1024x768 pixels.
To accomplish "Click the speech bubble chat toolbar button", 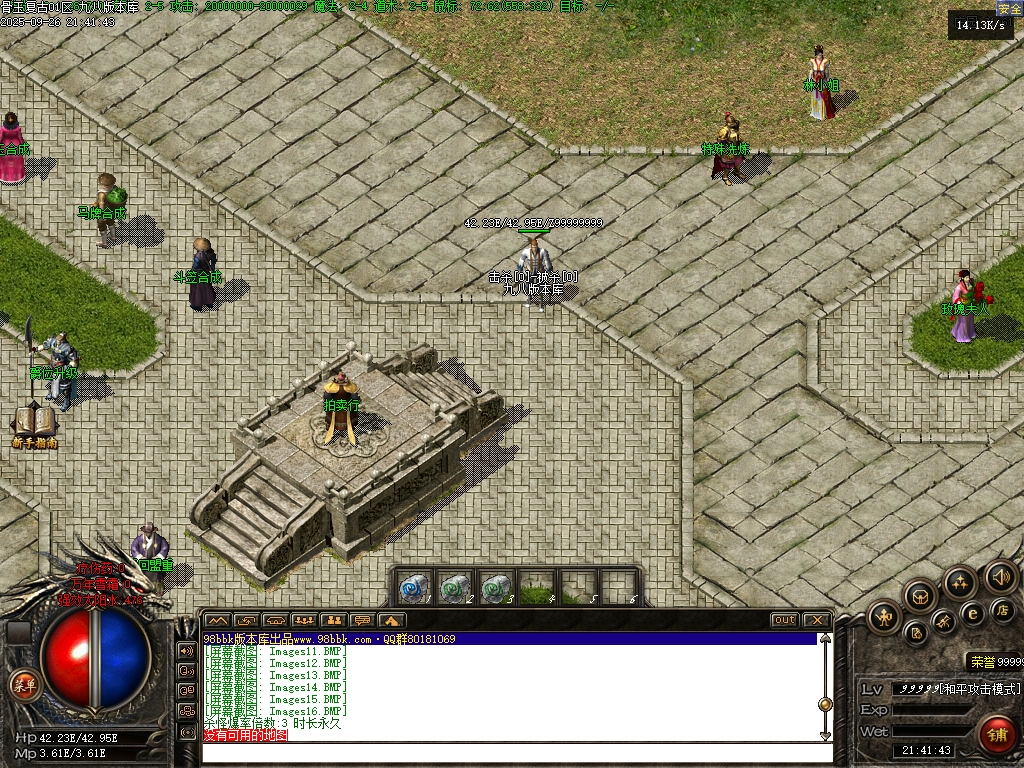I will coord(362,620).
